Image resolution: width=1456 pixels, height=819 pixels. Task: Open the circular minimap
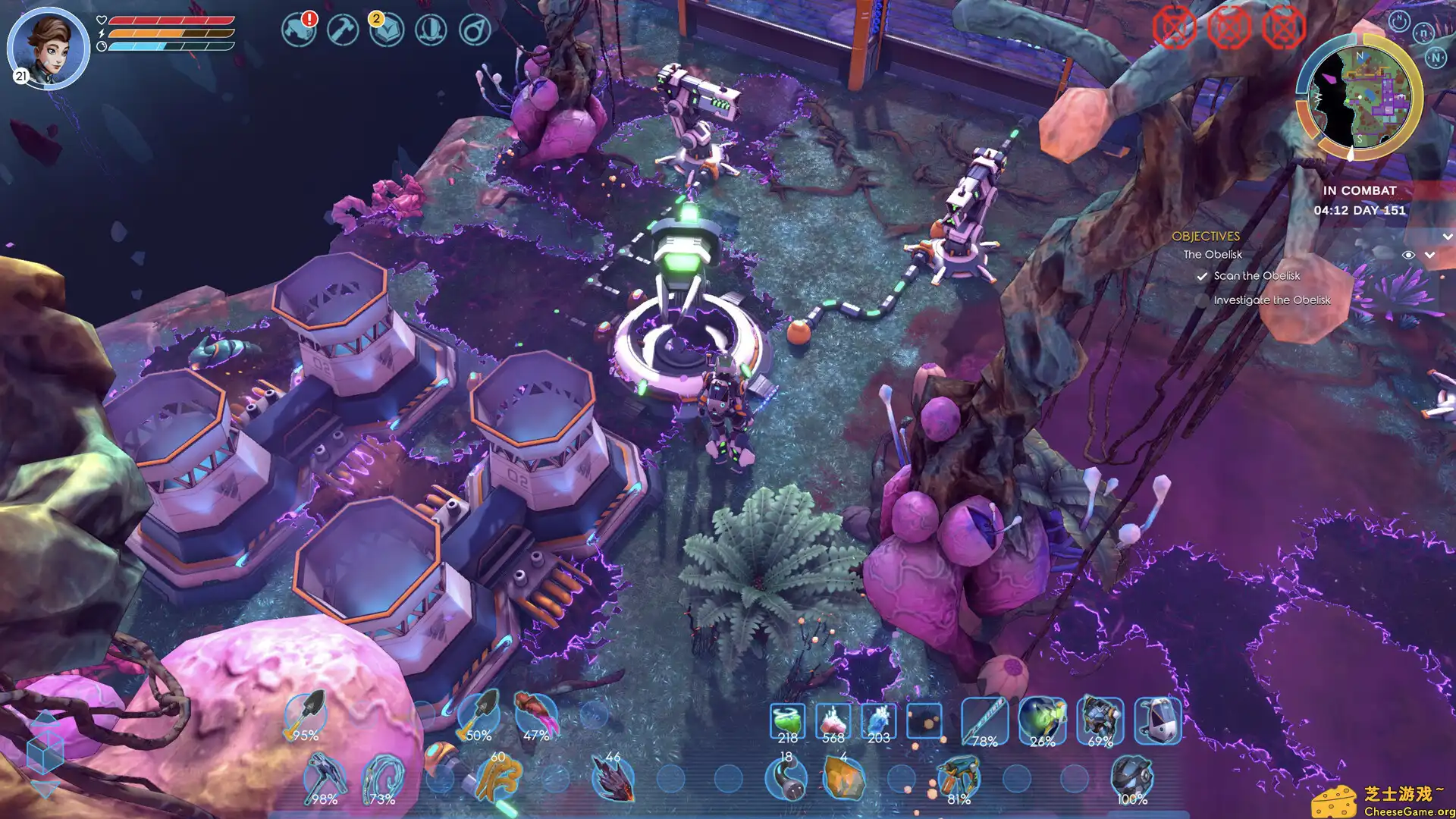[x=1359, y=97]
